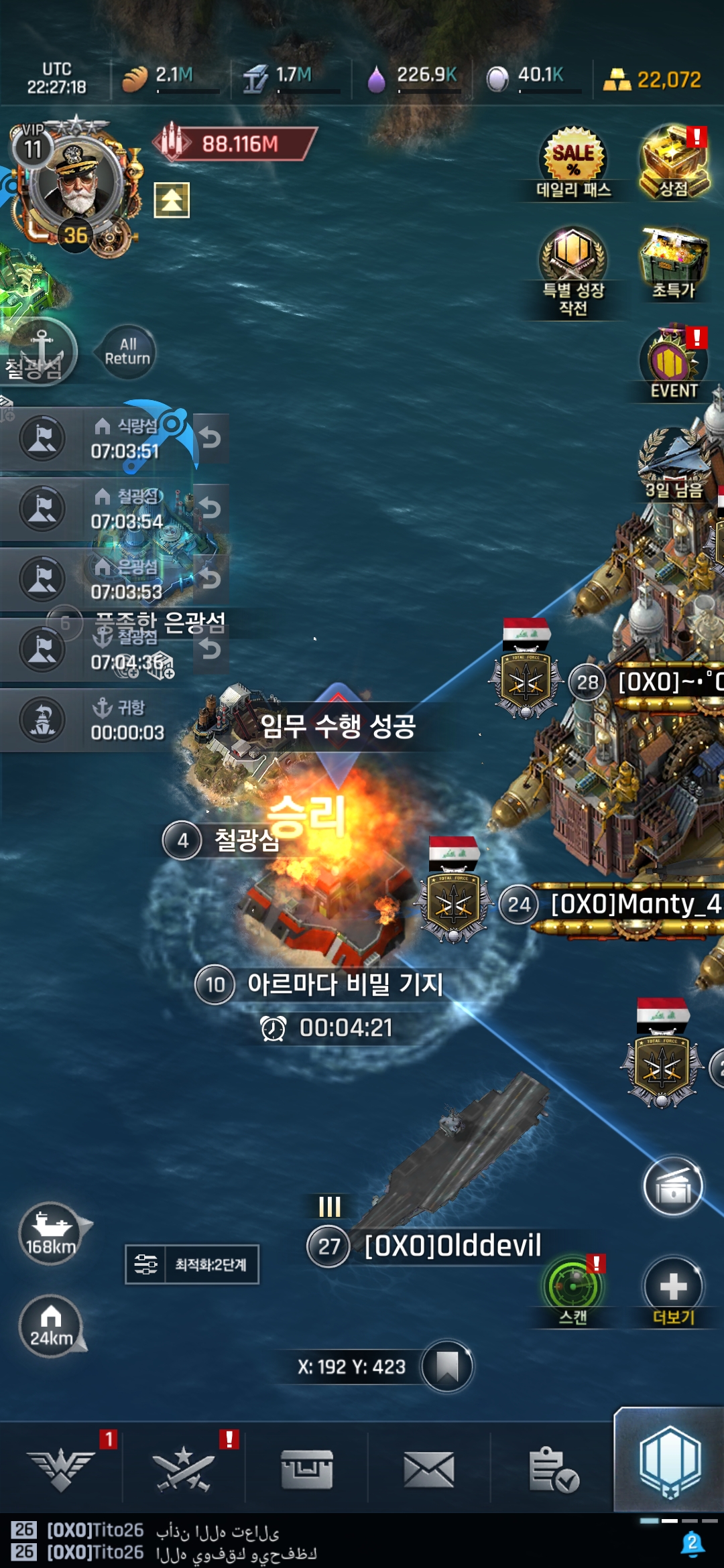Open the mail envelope menu
The image size is (724, 1568).
point(429,1469)
